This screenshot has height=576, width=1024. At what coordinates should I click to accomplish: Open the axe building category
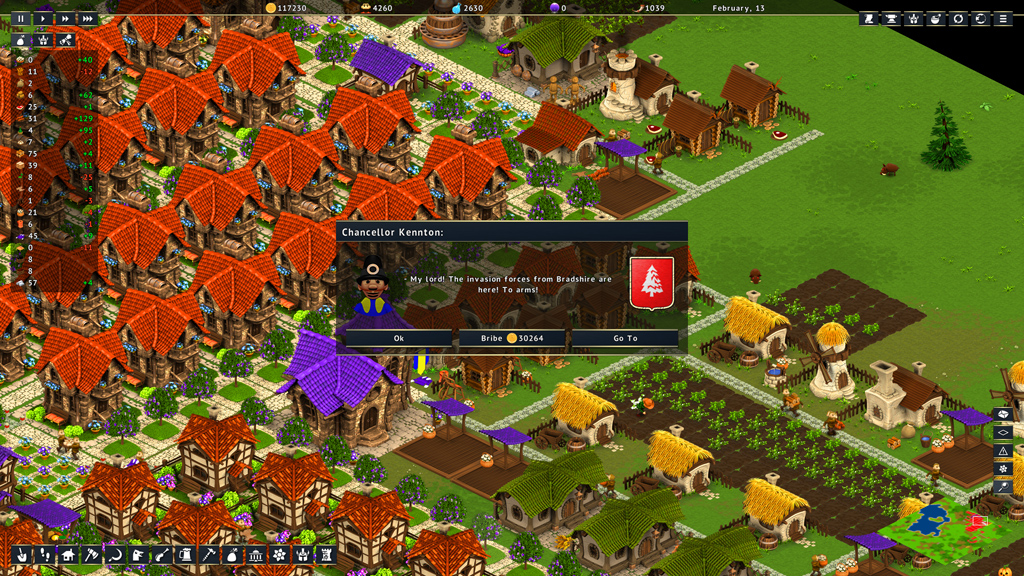click(90, 555)
